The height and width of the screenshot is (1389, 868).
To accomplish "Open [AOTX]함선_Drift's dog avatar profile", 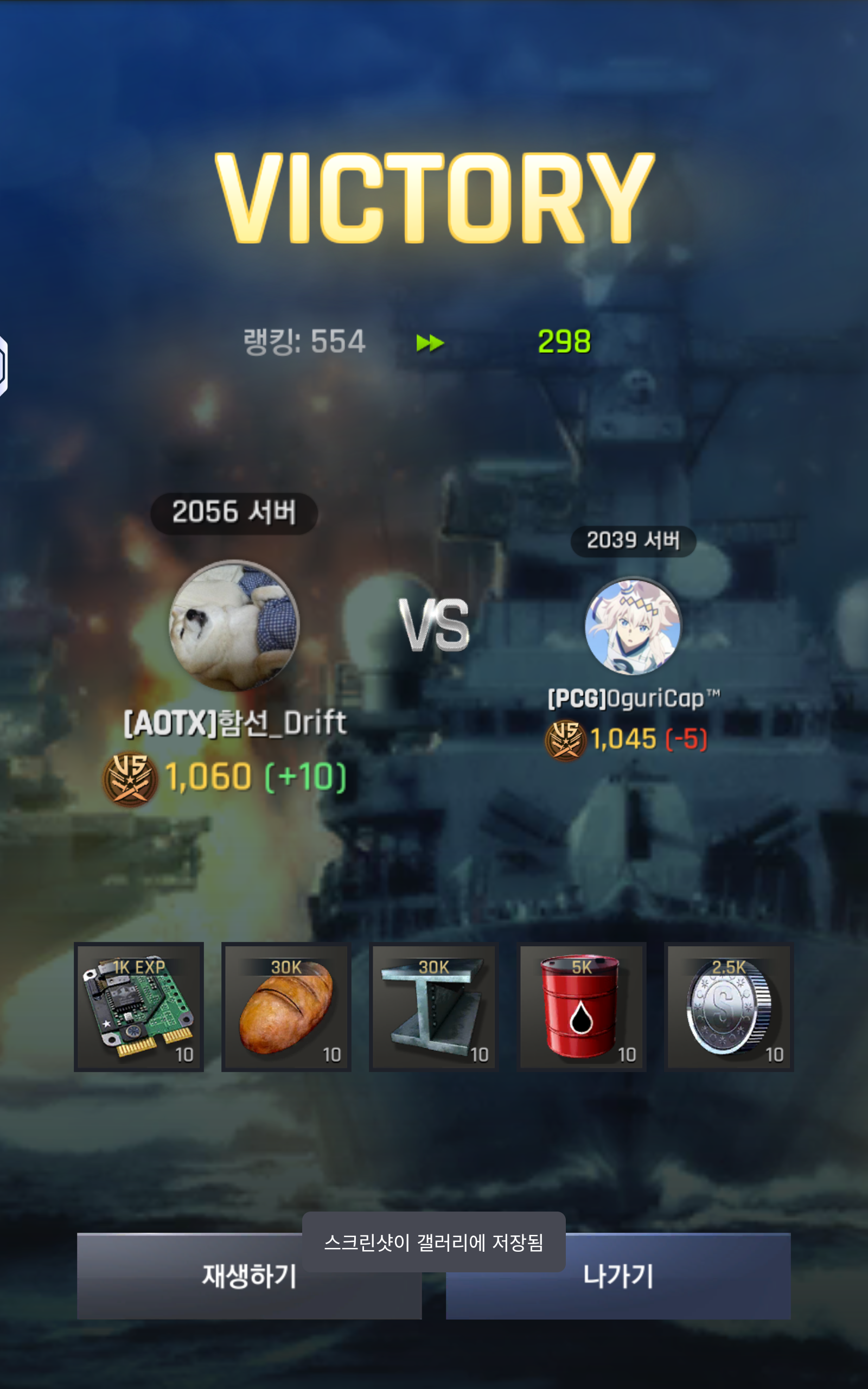I will pos(234,625).
